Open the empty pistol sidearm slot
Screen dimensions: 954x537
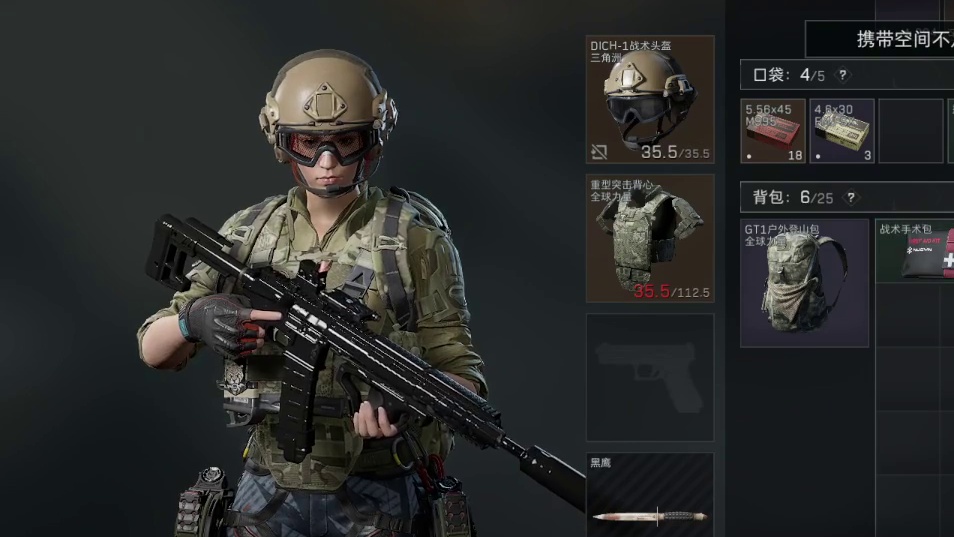coord(650,377)
